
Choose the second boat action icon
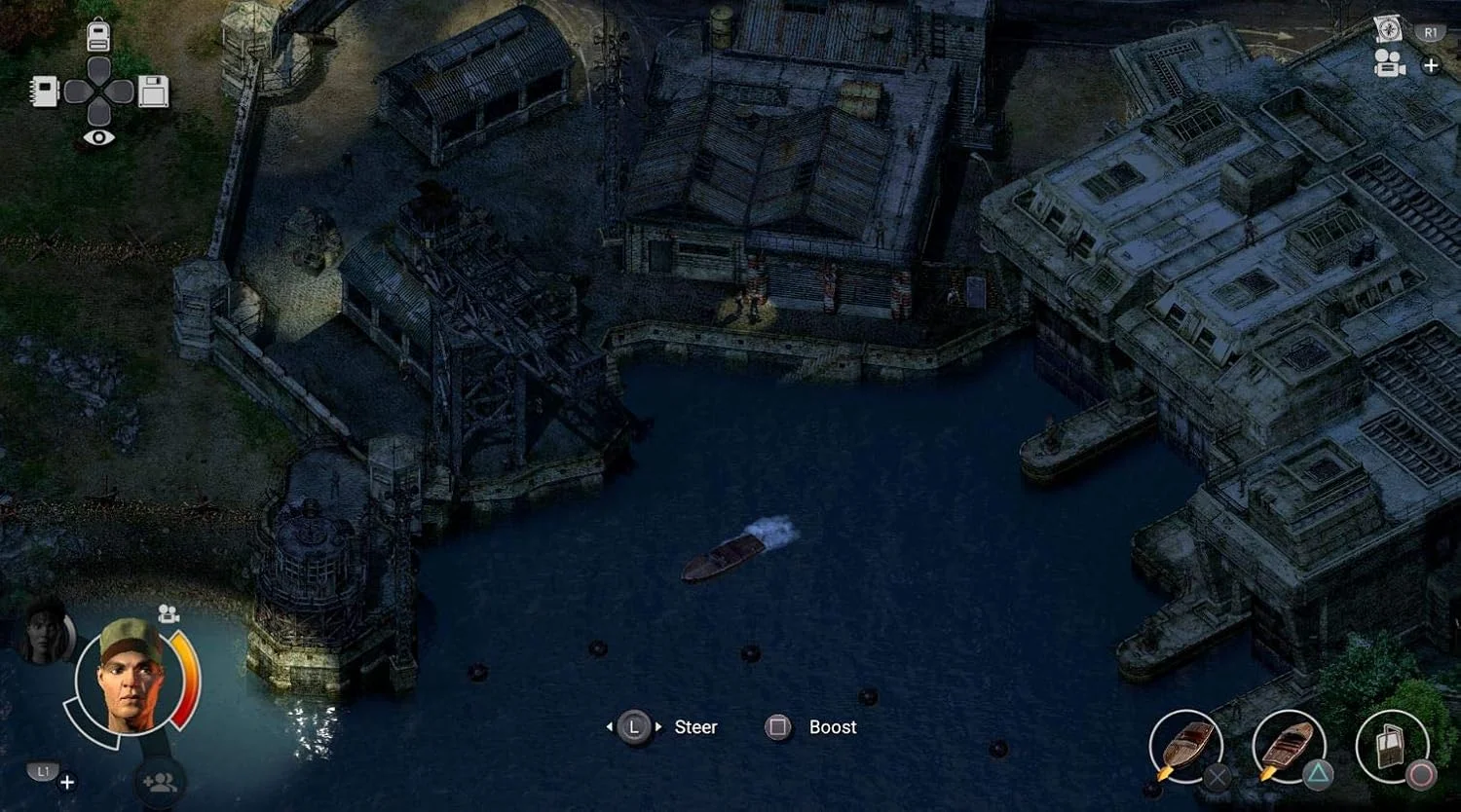1289,747
